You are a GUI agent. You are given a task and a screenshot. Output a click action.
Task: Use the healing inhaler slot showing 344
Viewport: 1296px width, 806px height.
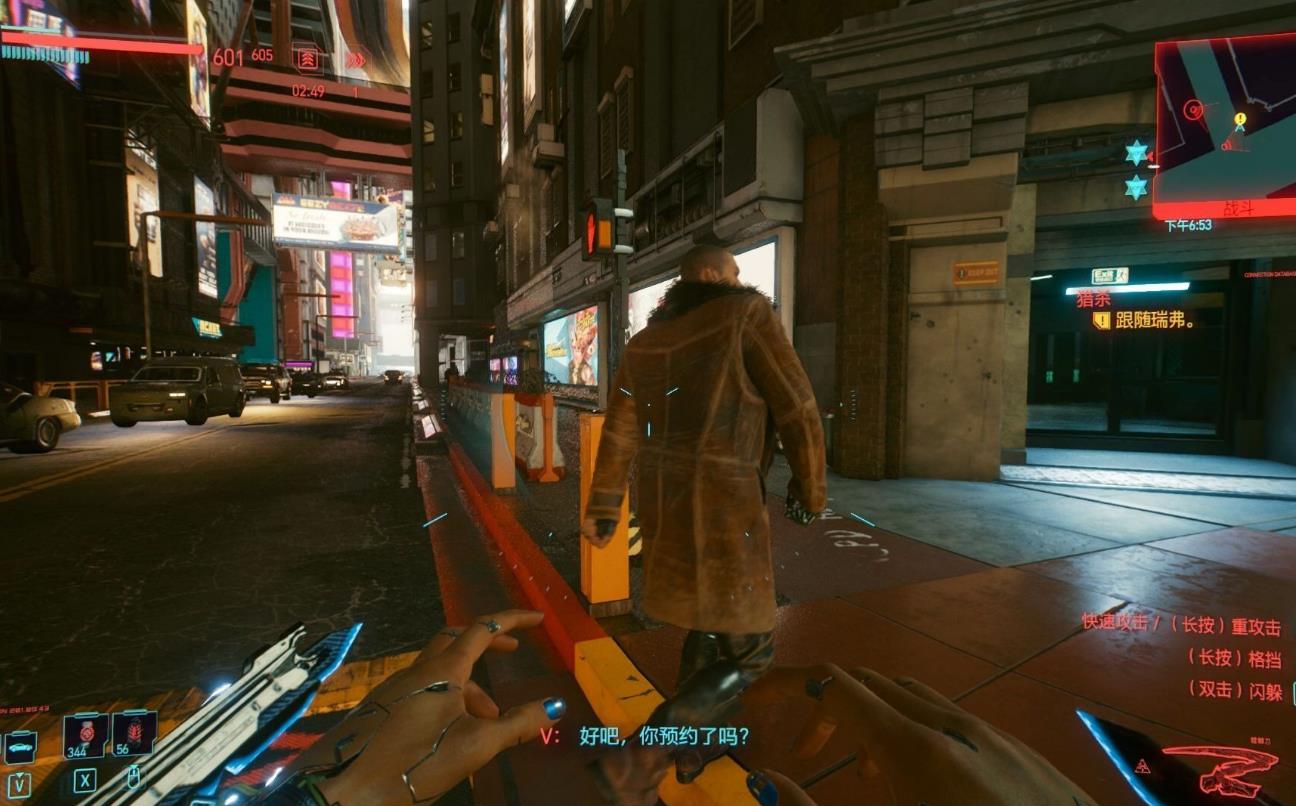pyautogui.click(x=85, y=733)
